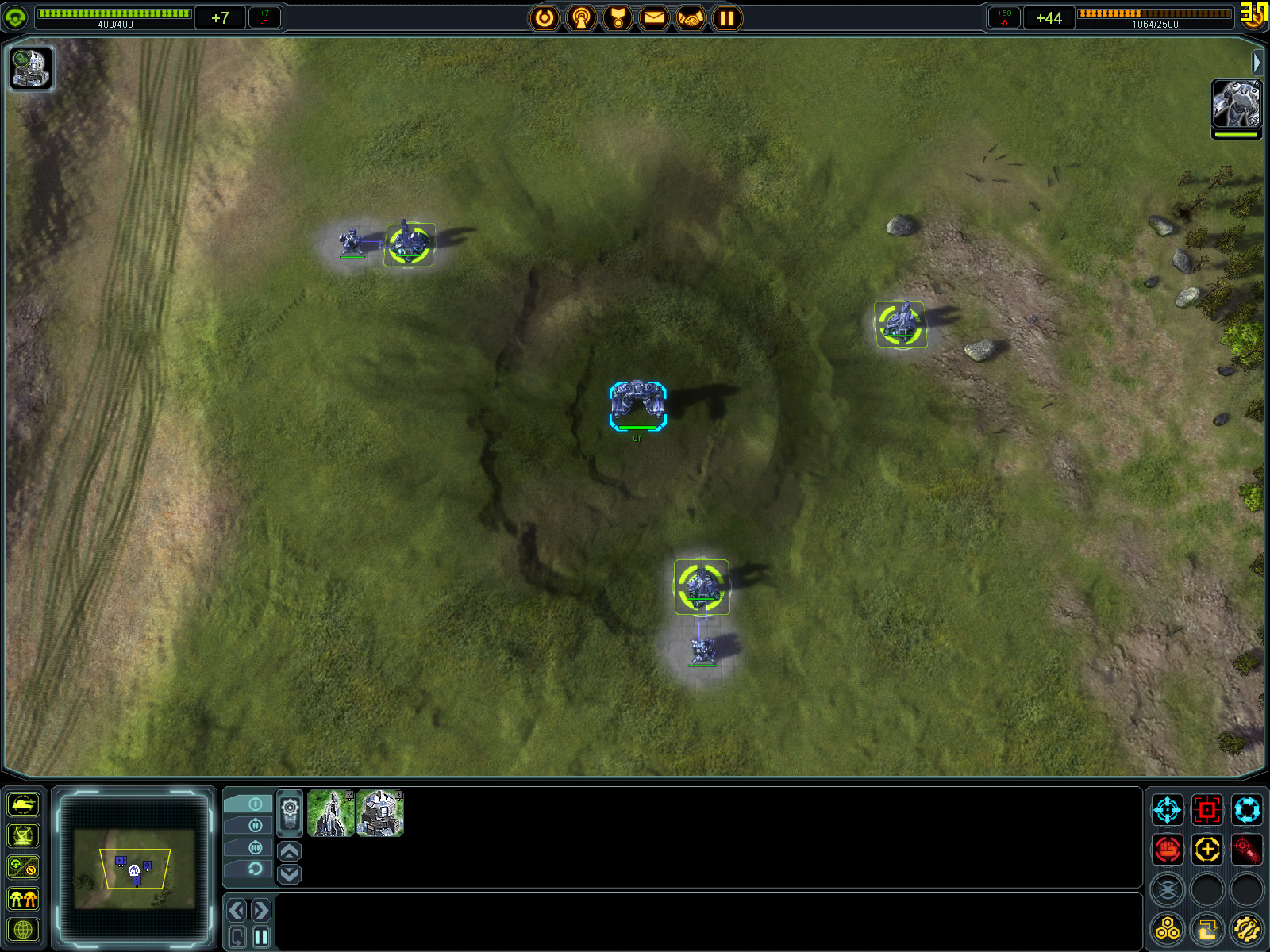Choose the mass extractor build icon

click(330, 813)
